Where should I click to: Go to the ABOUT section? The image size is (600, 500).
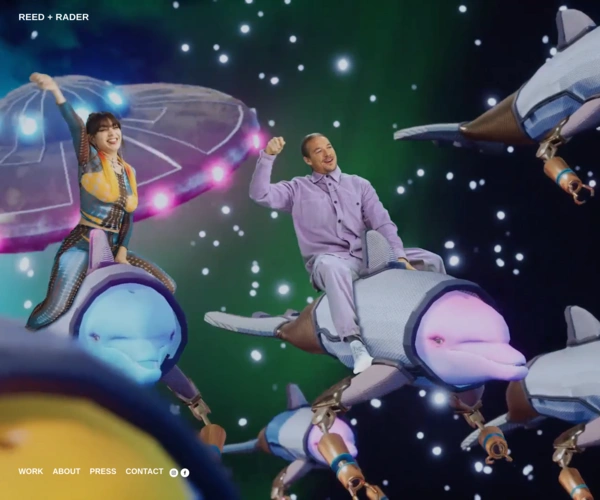point(66,471)
